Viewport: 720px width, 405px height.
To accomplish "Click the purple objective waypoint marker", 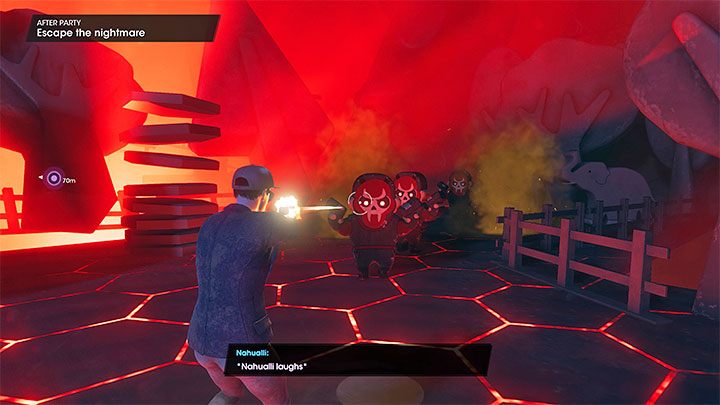I will (53, 179).
